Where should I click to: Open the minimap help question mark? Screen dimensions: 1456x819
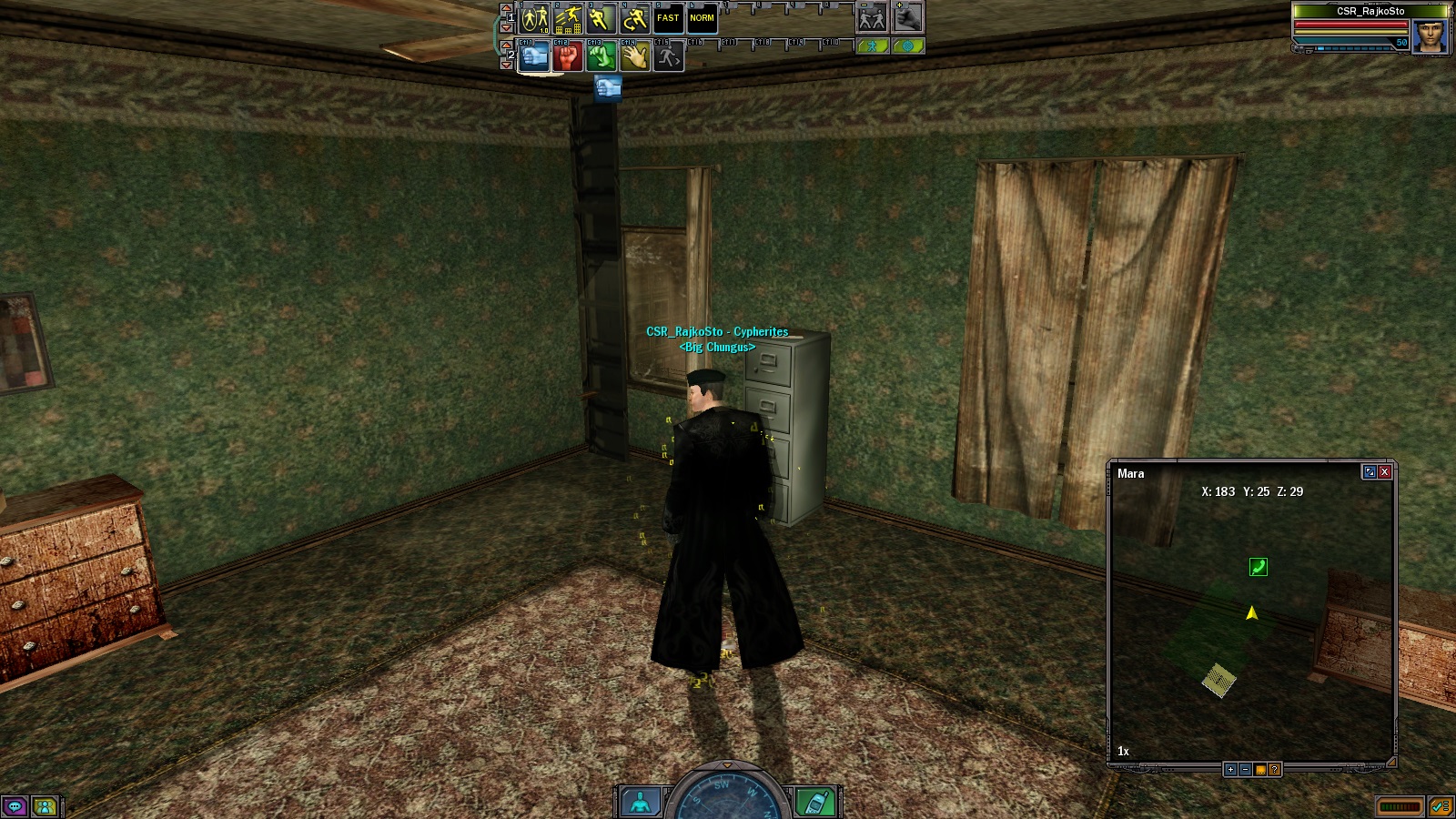1274,770
